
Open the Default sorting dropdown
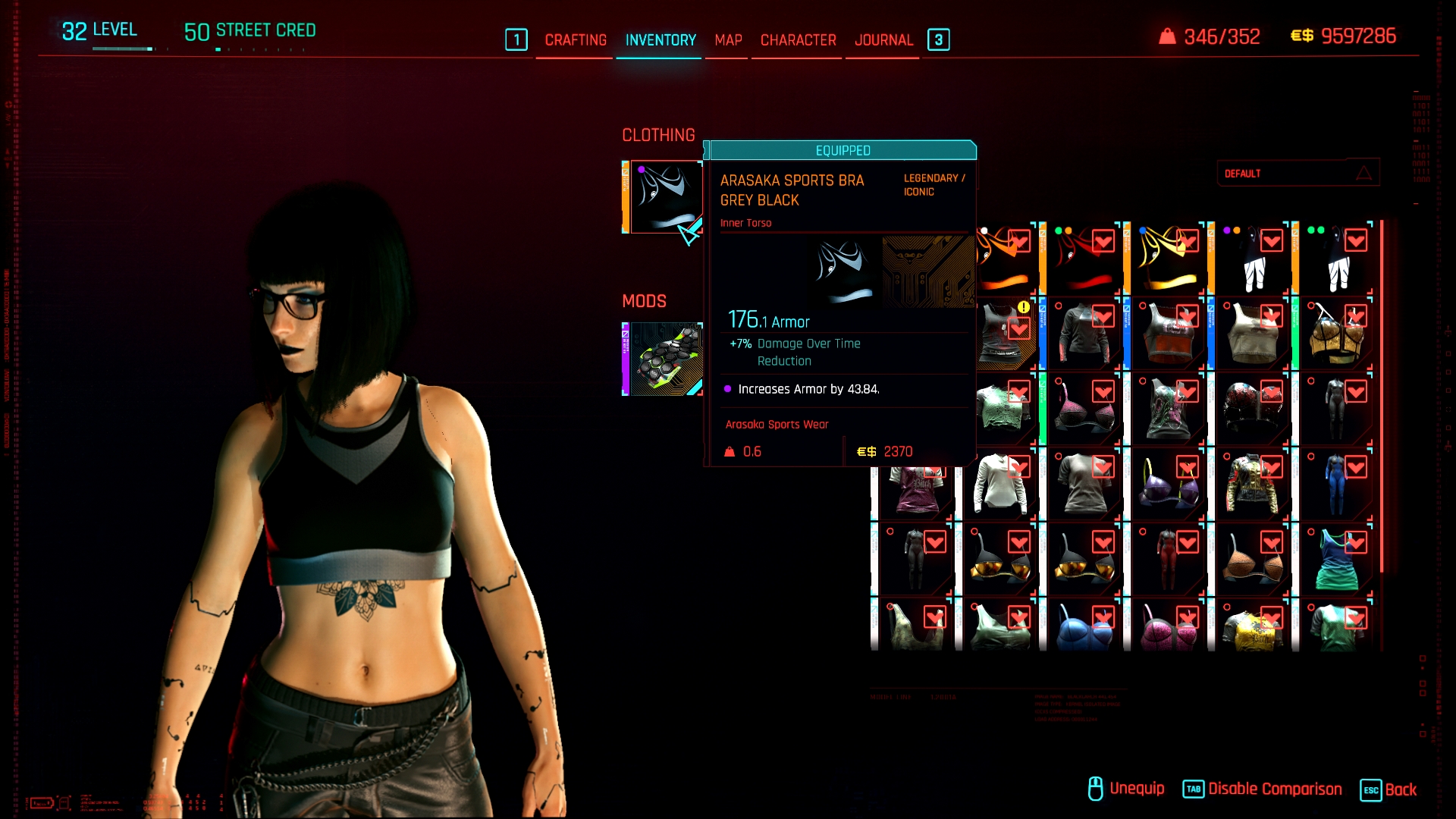tap(1298, 174)
